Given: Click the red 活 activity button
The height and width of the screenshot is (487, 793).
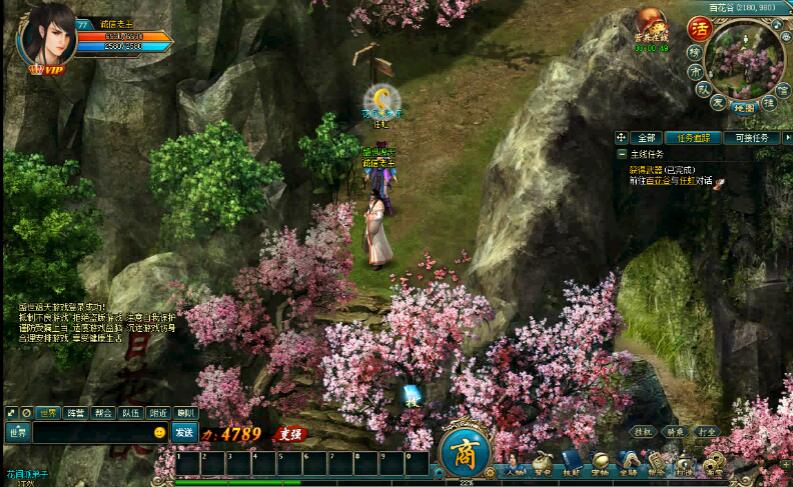Looking at the screenshot, I should coord(699,28).
